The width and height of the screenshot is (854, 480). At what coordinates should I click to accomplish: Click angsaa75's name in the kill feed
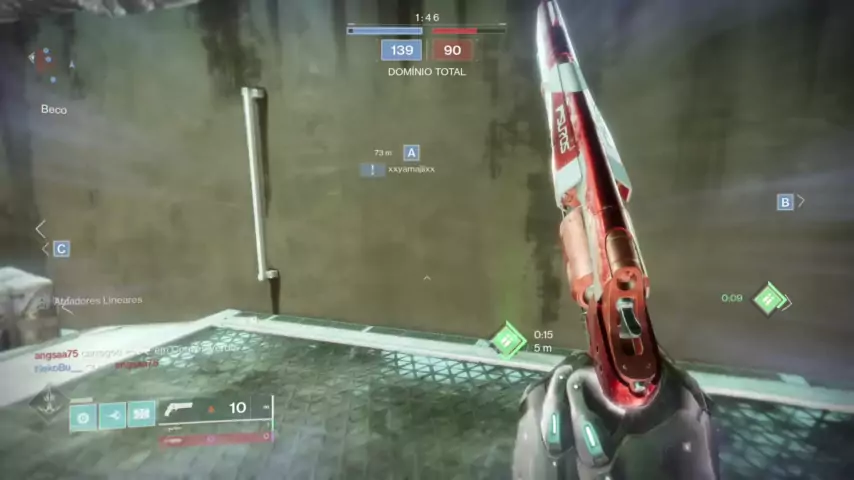(x=56, y=354)
